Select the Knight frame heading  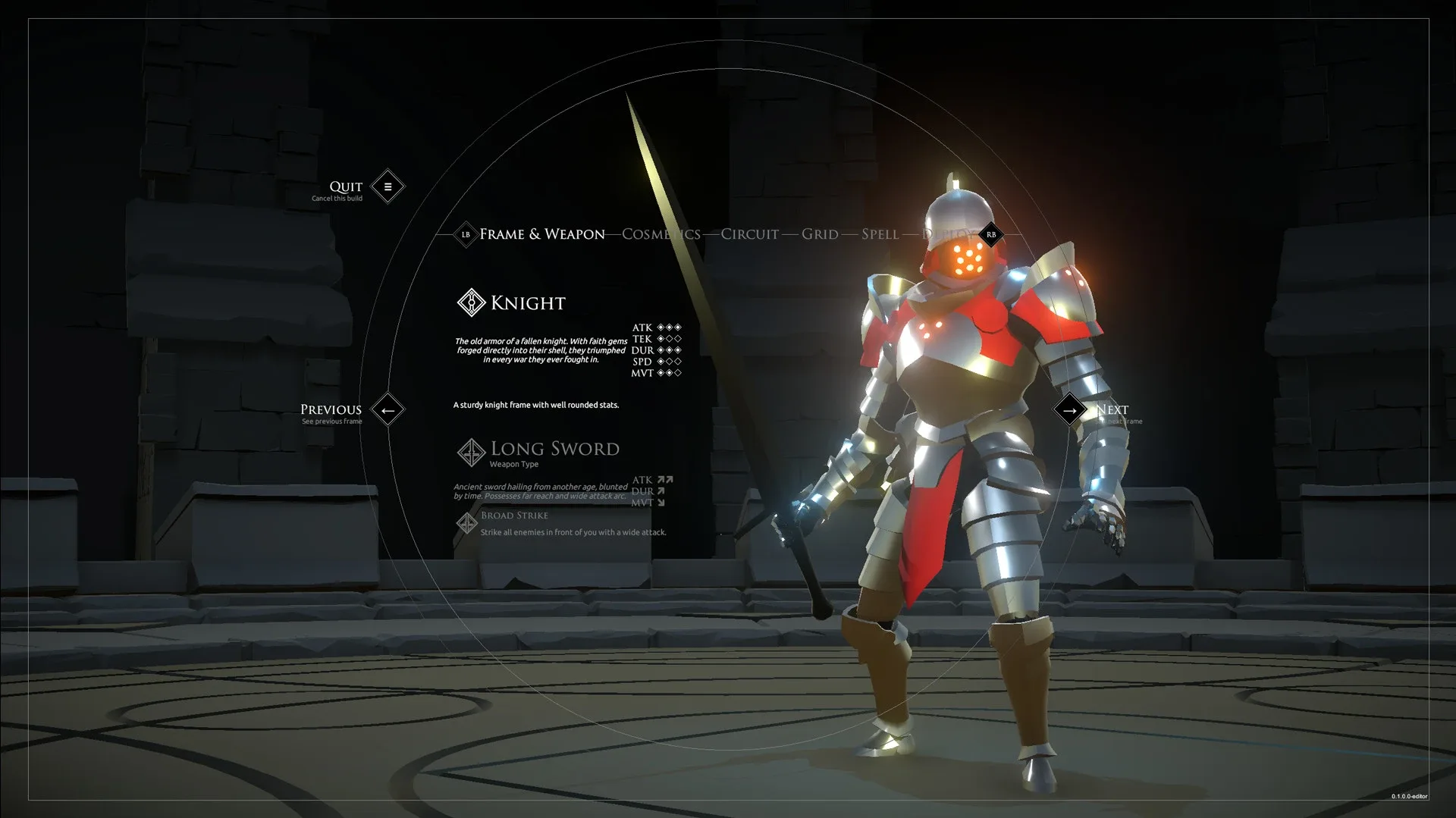click(527, 303)
